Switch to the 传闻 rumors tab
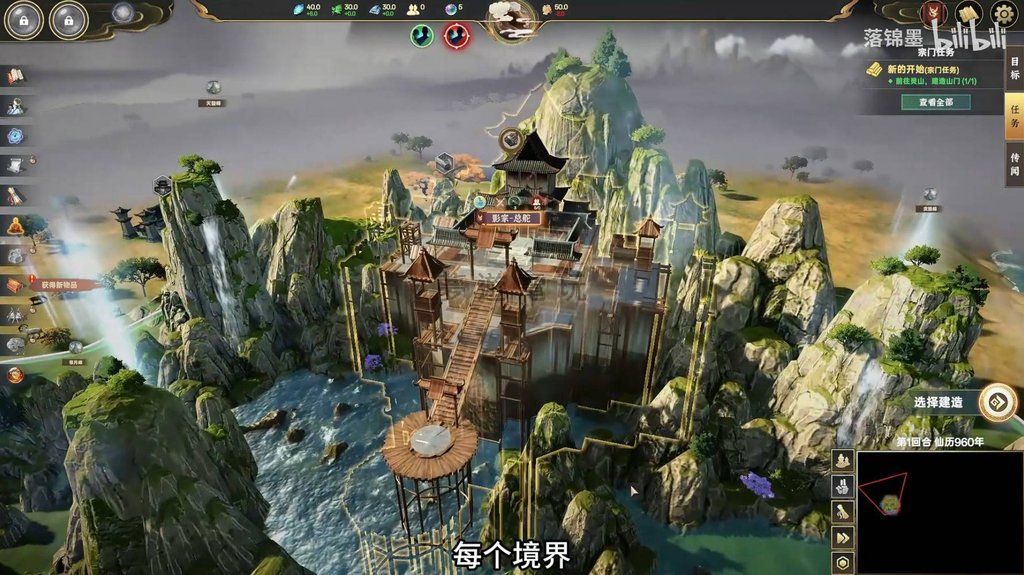 click(1014, 164)
